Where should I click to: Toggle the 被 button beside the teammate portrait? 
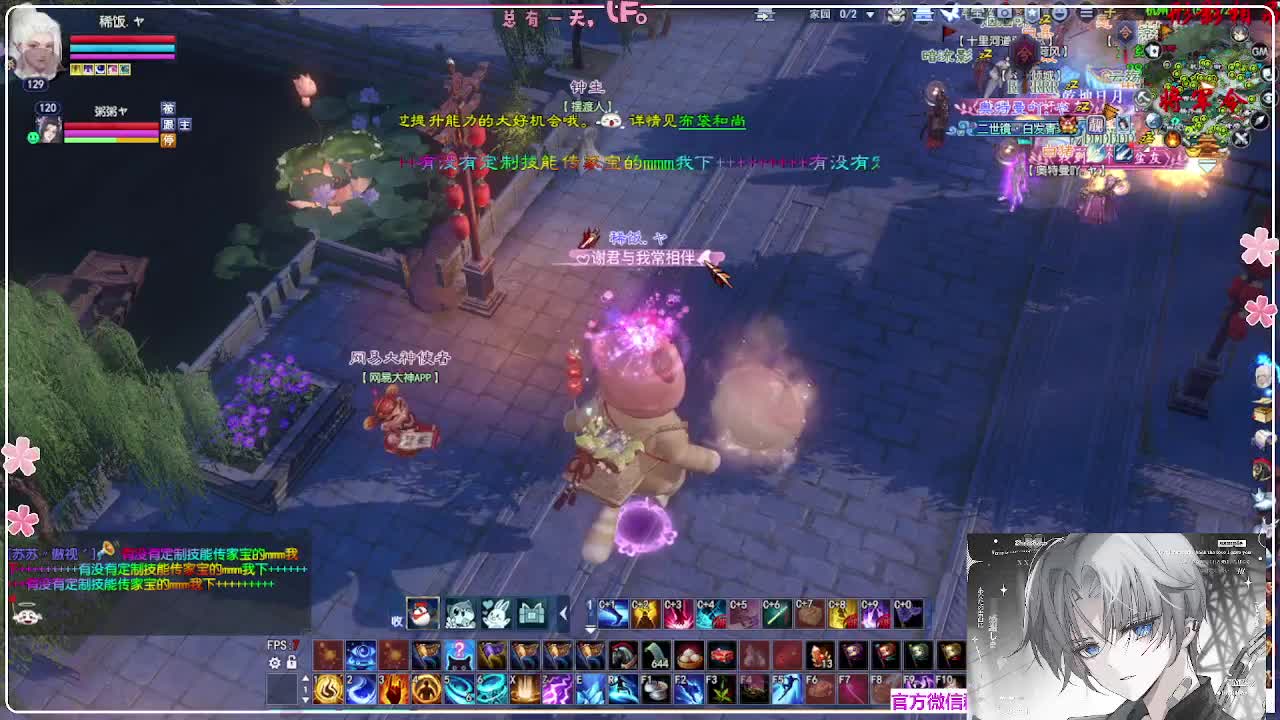(x=168, y=107)
